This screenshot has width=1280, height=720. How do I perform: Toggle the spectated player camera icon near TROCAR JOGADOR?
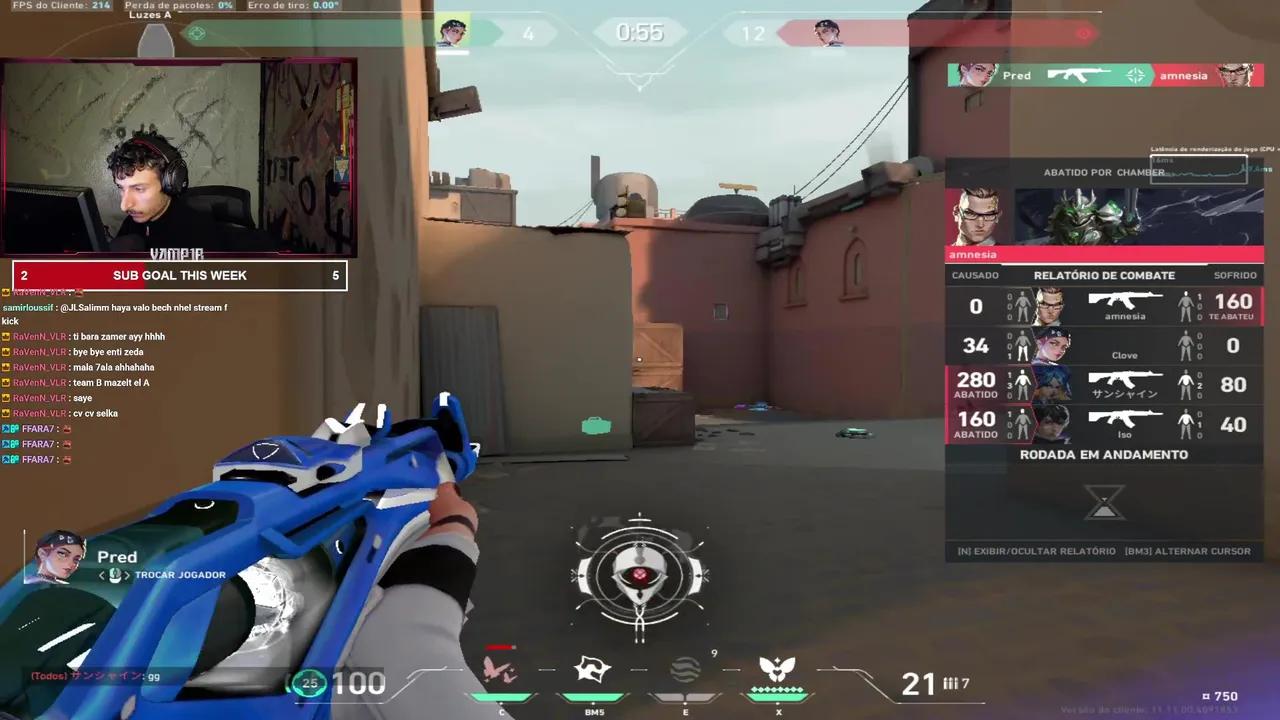tap(115, 575)
